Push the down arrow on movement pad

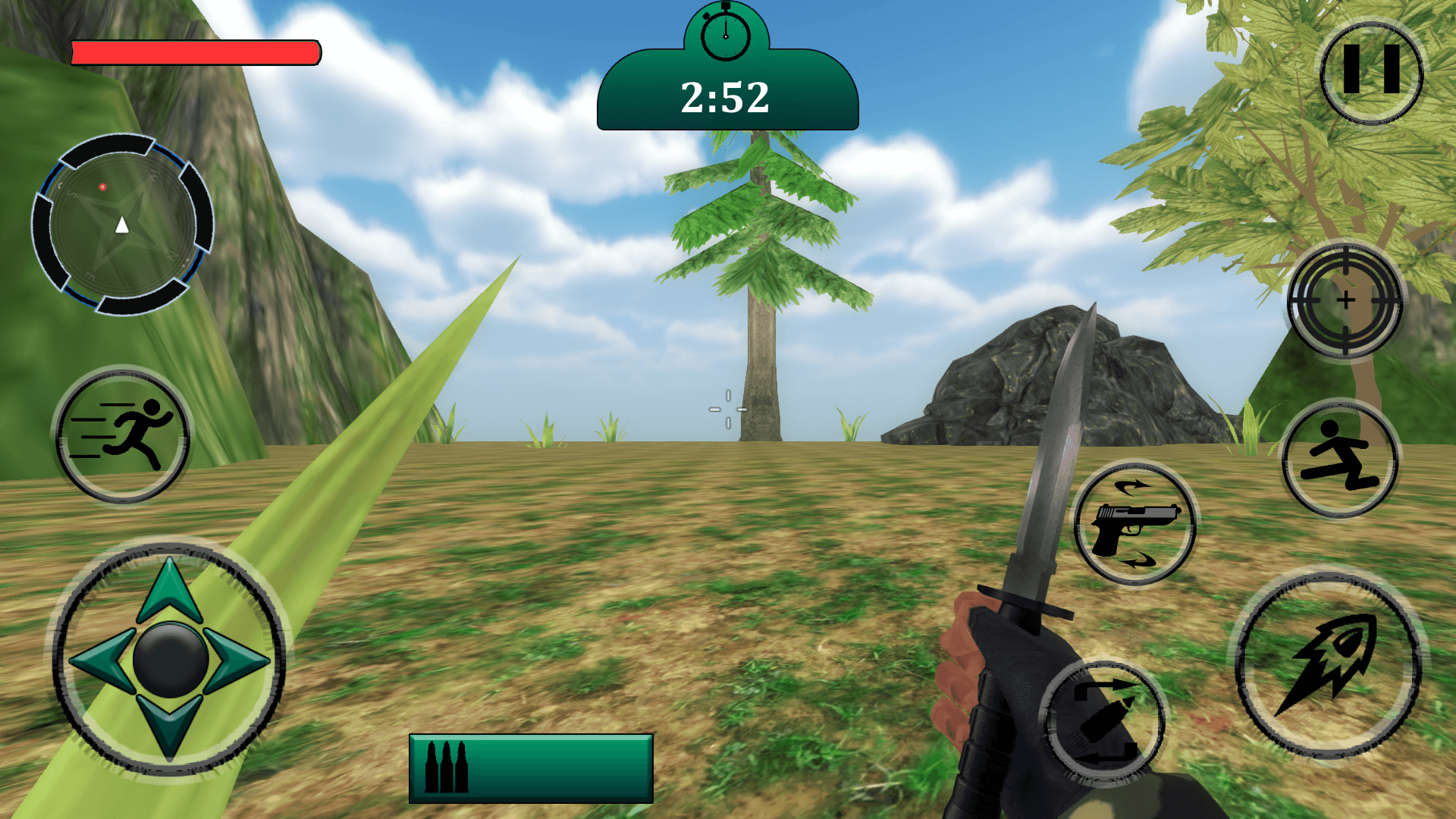(x=170, y=726)
